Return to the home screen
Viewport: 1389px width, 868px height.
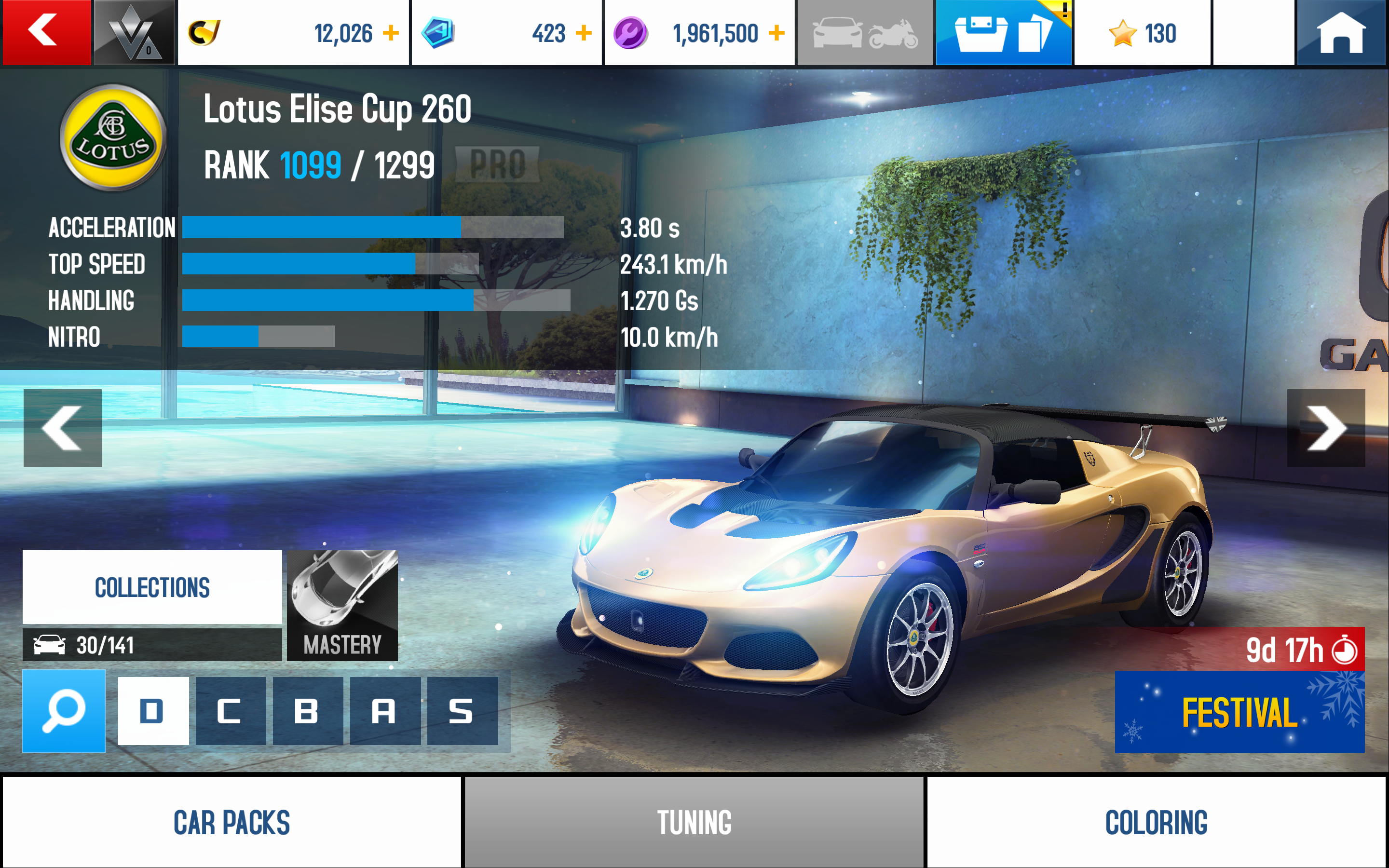(x=1341, y=33)
